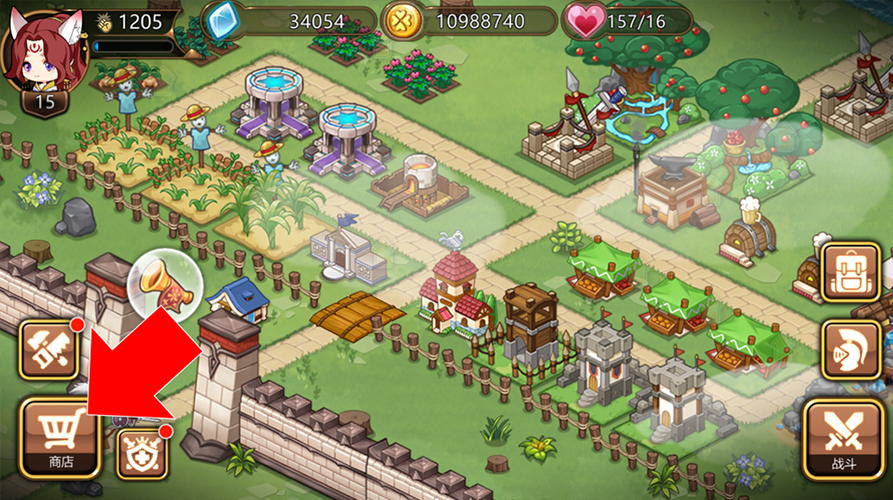
Task: Open the backpack inventory button
Action: coord(850,271)
